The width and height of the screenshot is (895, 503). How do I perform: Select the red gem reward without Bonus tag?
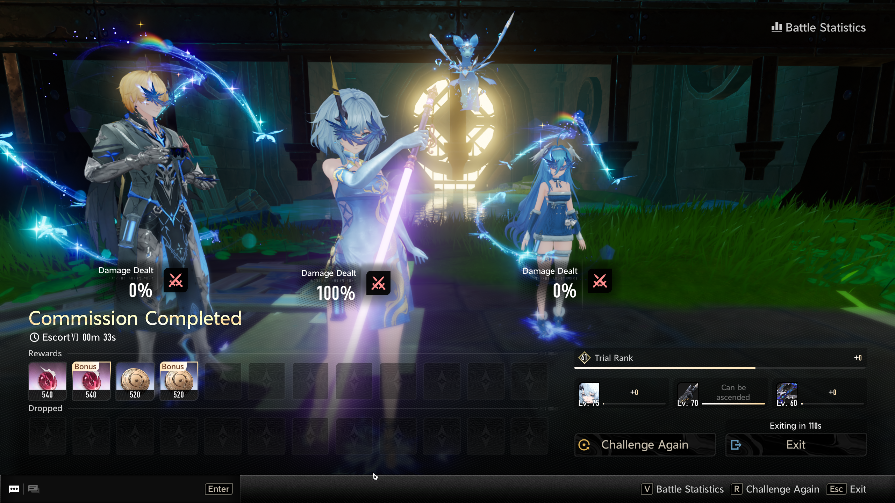point(47,380)
